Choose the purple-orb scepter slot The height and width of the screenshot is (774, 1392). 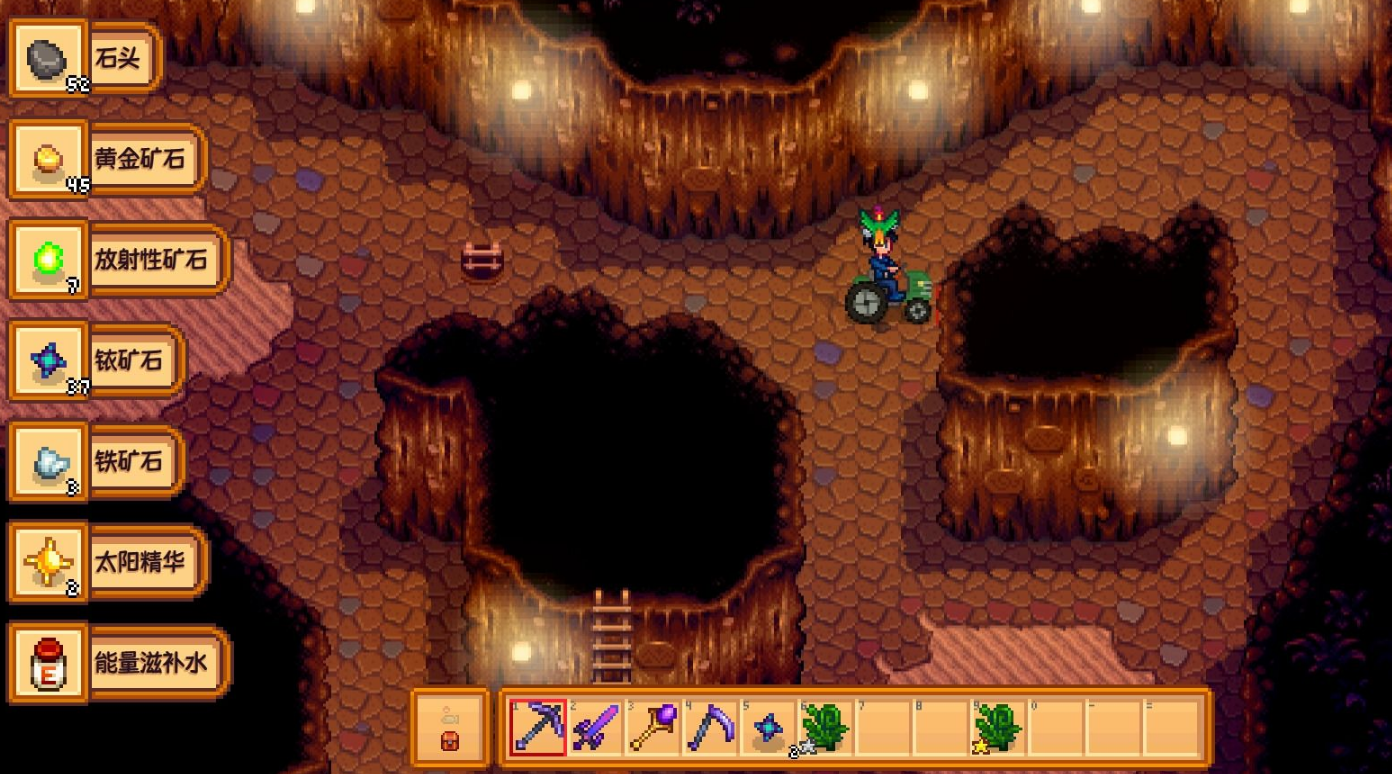(654, 727)
